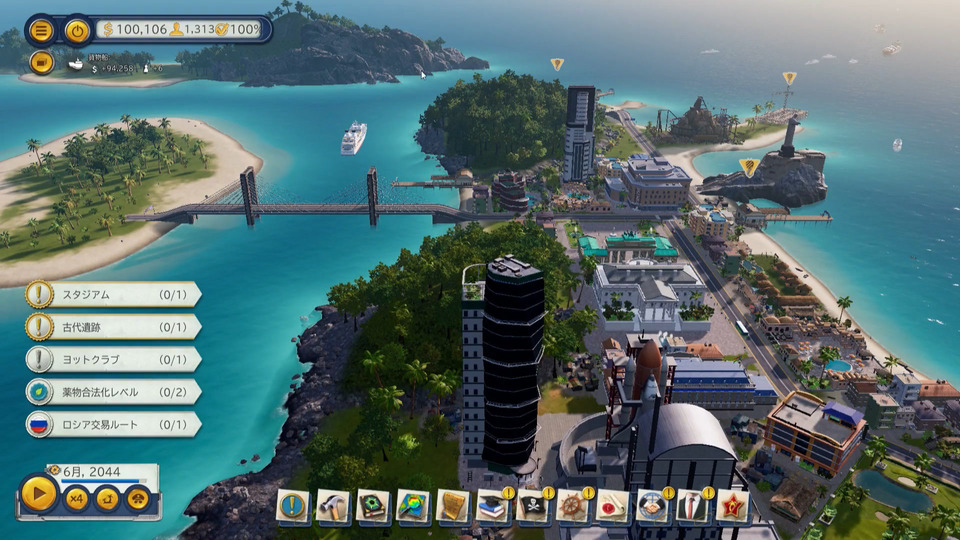Screen dimensions: 960x540
Task: Open the ship wheel trade icon
Action: [x=573, y=507]
